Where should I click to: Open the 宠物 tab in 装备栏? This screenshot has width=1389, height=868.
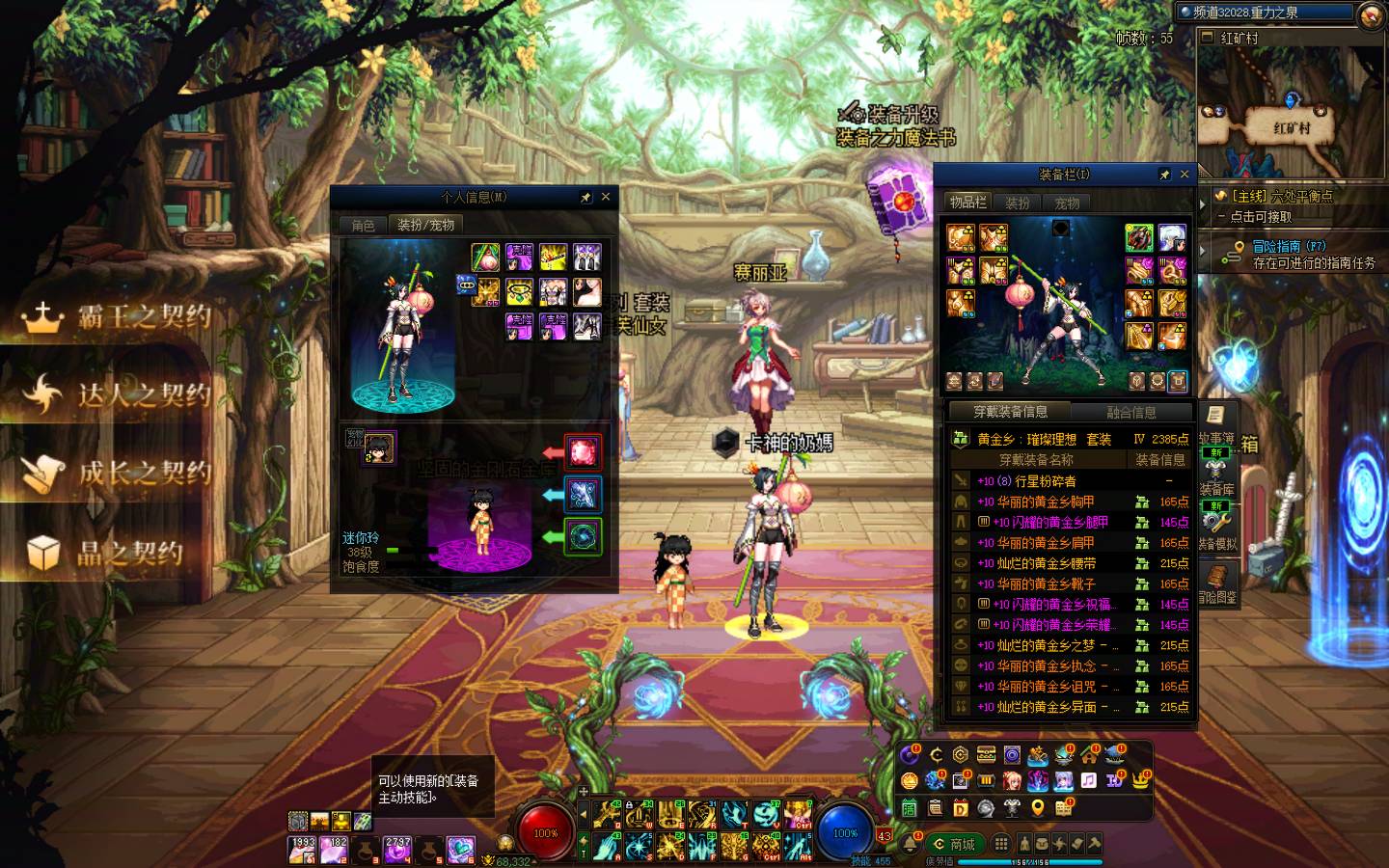(1067, 203)
